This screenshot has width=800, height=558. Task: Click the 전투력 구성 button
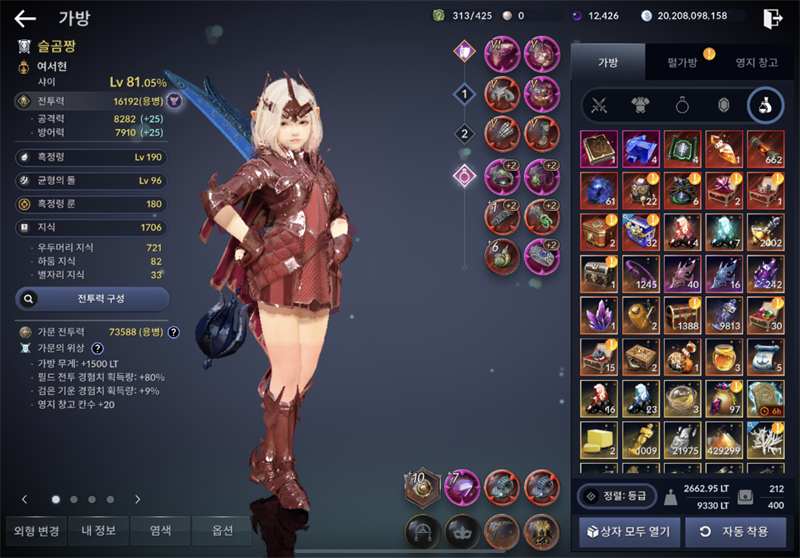(x=93, y=298)
